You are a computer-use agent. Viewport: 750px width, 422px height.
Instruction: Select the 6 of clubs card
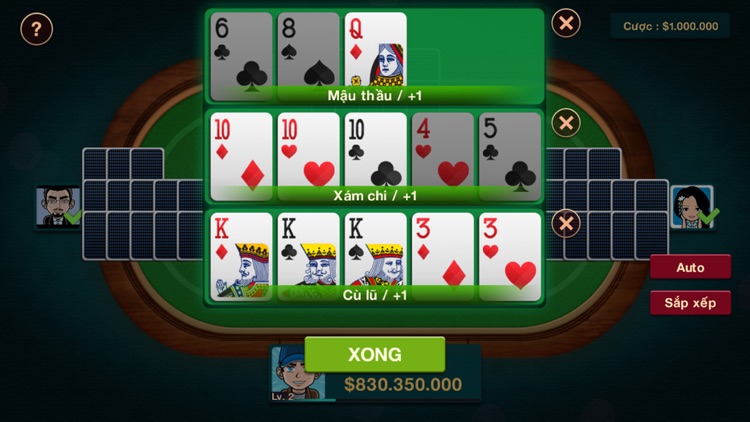pyautogui.click(x=241, y=50)
